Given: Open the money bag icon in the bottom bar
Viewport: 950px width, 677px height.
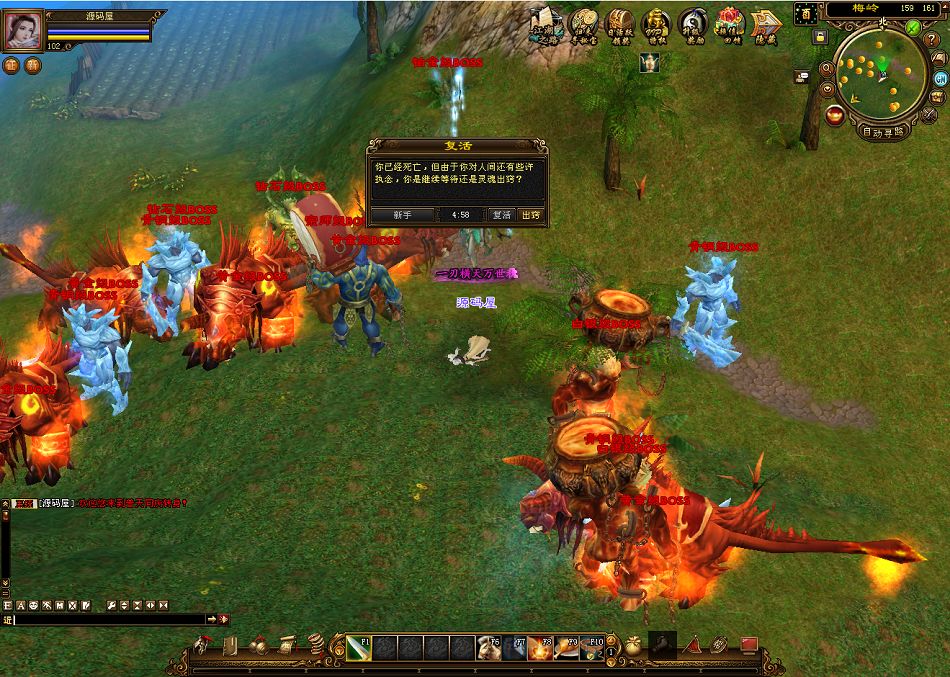Looking at the screenshot, I should click(633, 645).
